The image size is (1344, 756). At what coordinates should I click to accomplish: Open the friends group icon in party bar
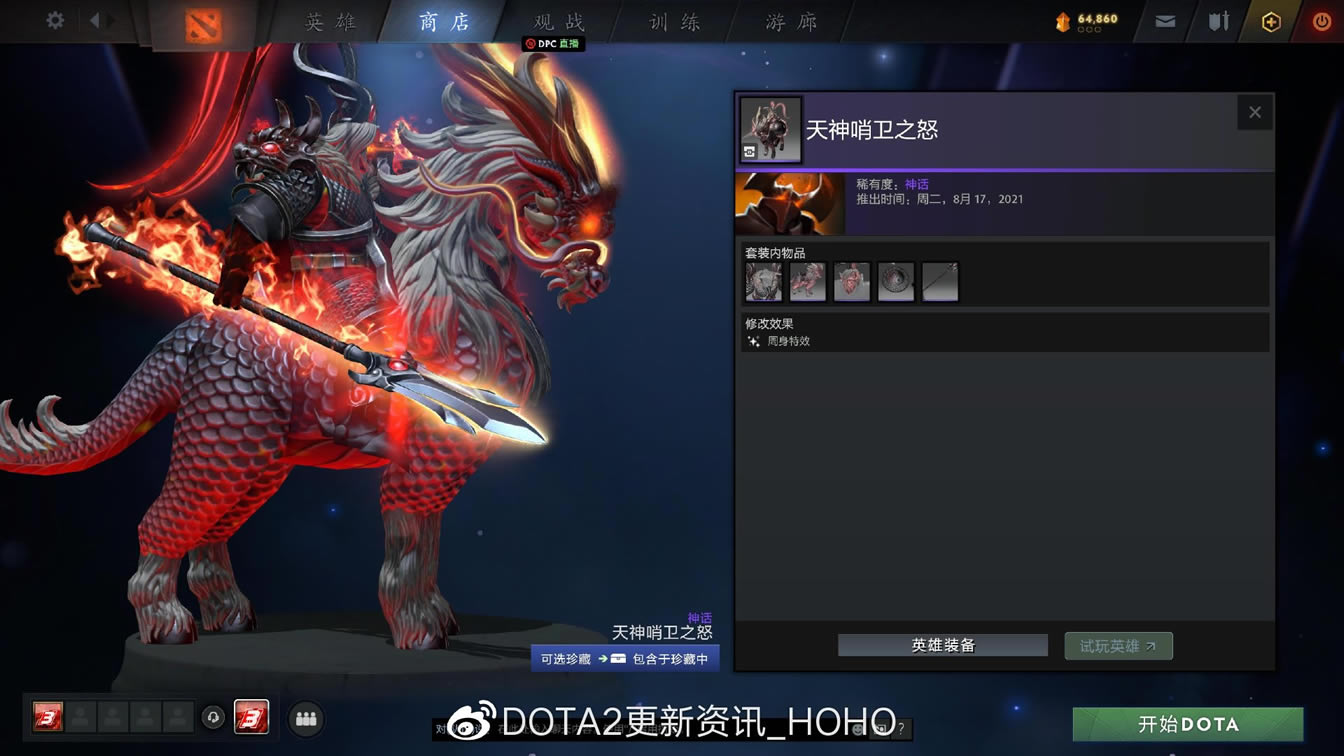pos(306,718)
